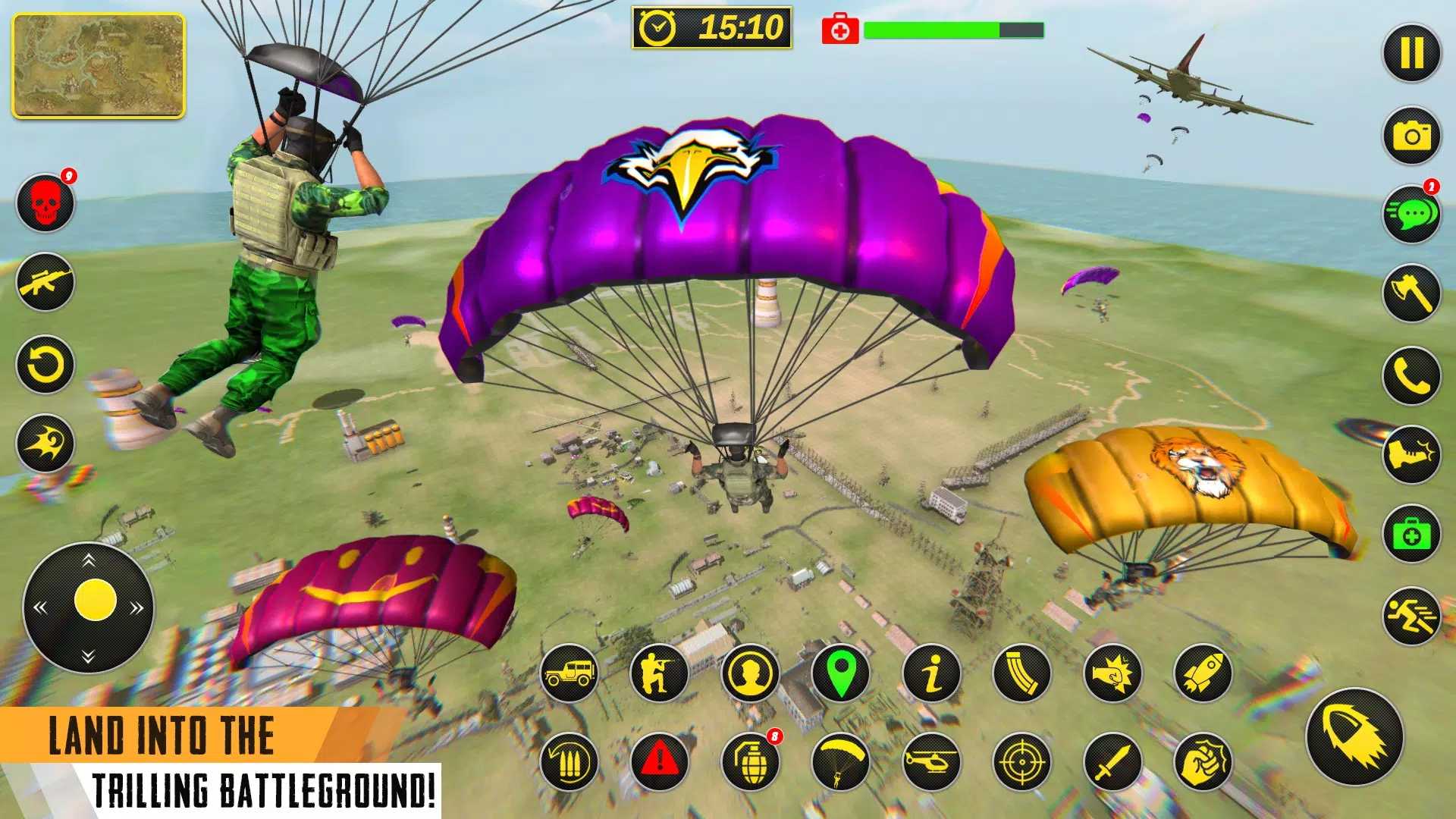1456x819 pixels.
Task: Deploy the parachute icon
Action: (840, 761)
